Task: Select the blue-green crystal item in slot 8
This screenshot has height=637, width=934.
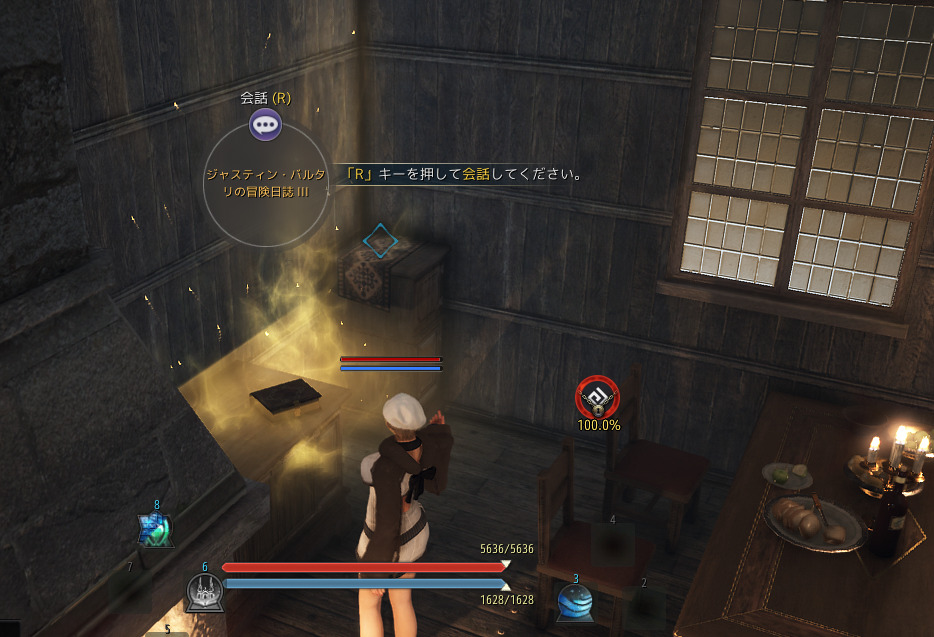Action: point(156,529)
